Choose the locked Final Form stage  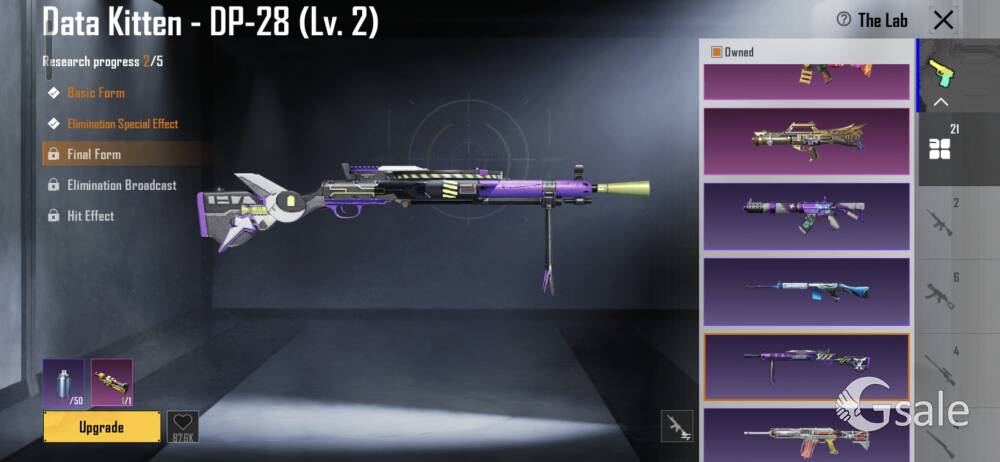(94, 155)
